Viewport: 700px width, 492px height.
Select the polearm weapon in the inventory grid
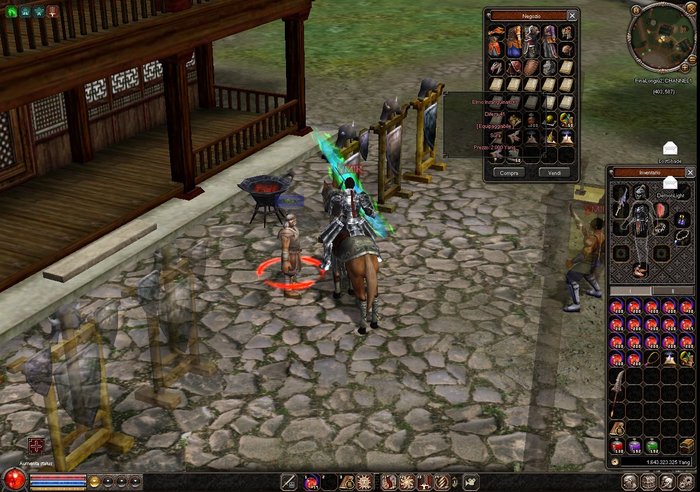617,387
